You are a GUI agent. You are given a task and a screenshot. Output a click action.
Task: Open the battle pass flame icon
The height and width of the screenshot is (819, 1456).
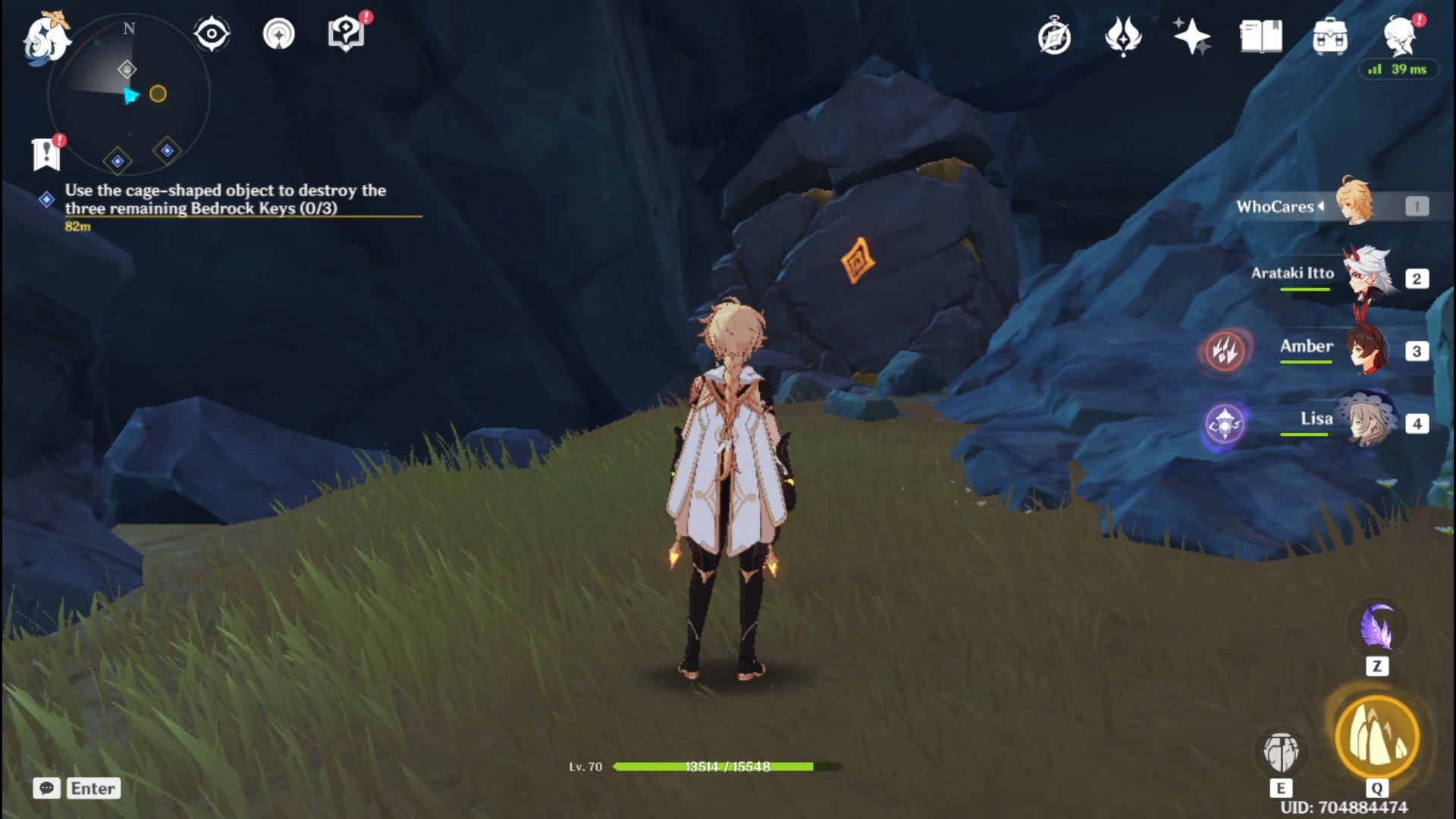[x=1123, y=36]
